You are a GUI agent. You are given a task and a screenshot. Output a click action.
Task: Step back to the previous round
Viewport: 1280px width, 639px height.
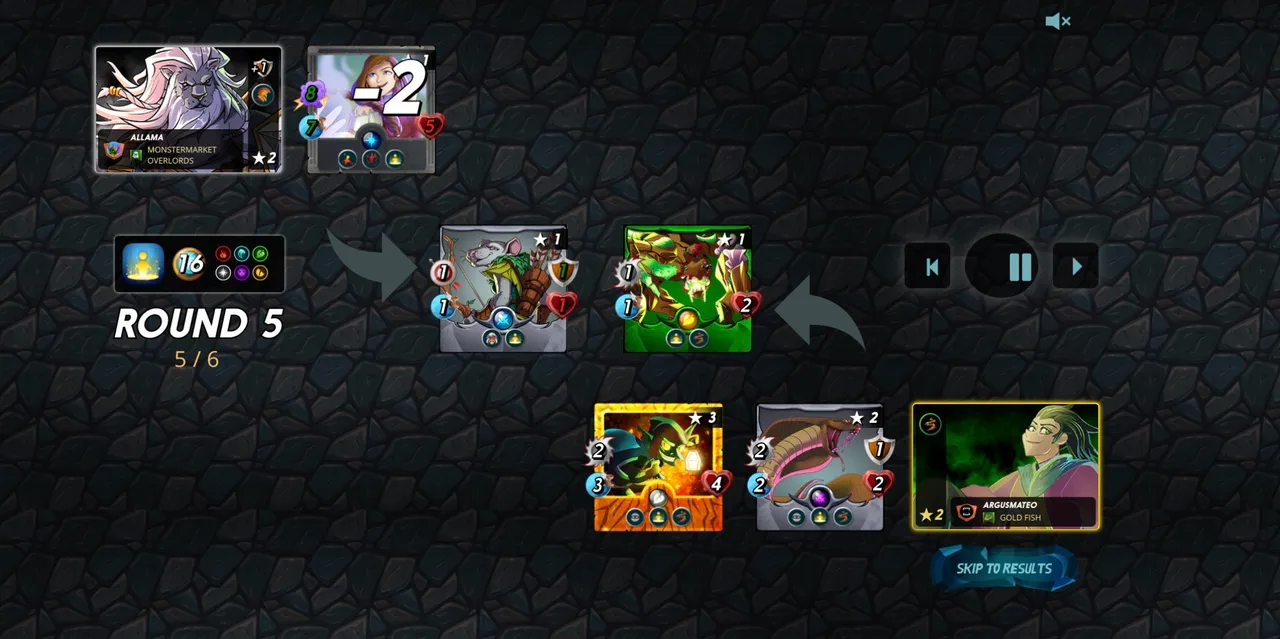(x=931, y=267)
